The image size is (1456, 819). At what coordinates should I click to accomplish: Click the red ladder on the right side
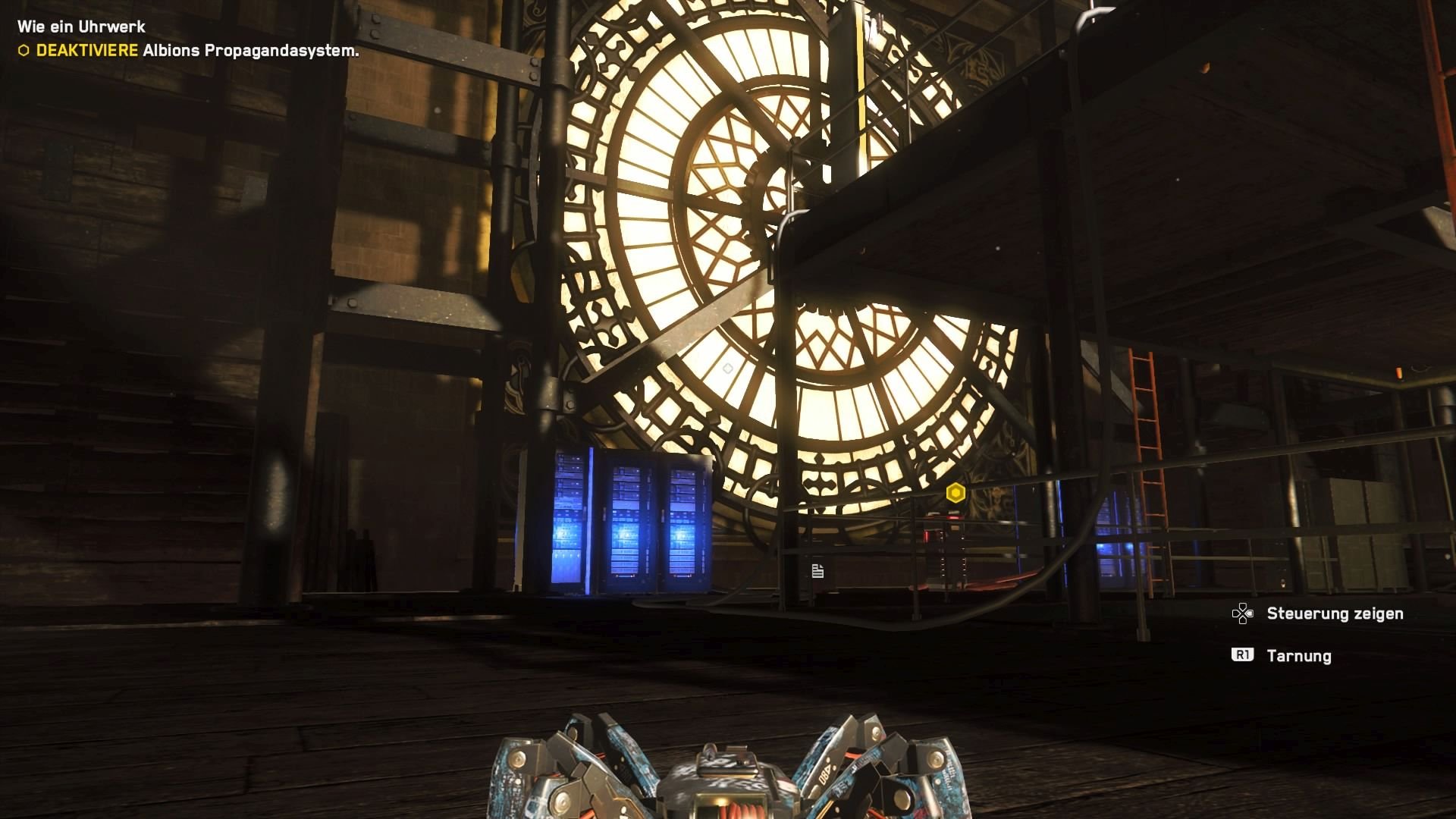point(1145,425)
